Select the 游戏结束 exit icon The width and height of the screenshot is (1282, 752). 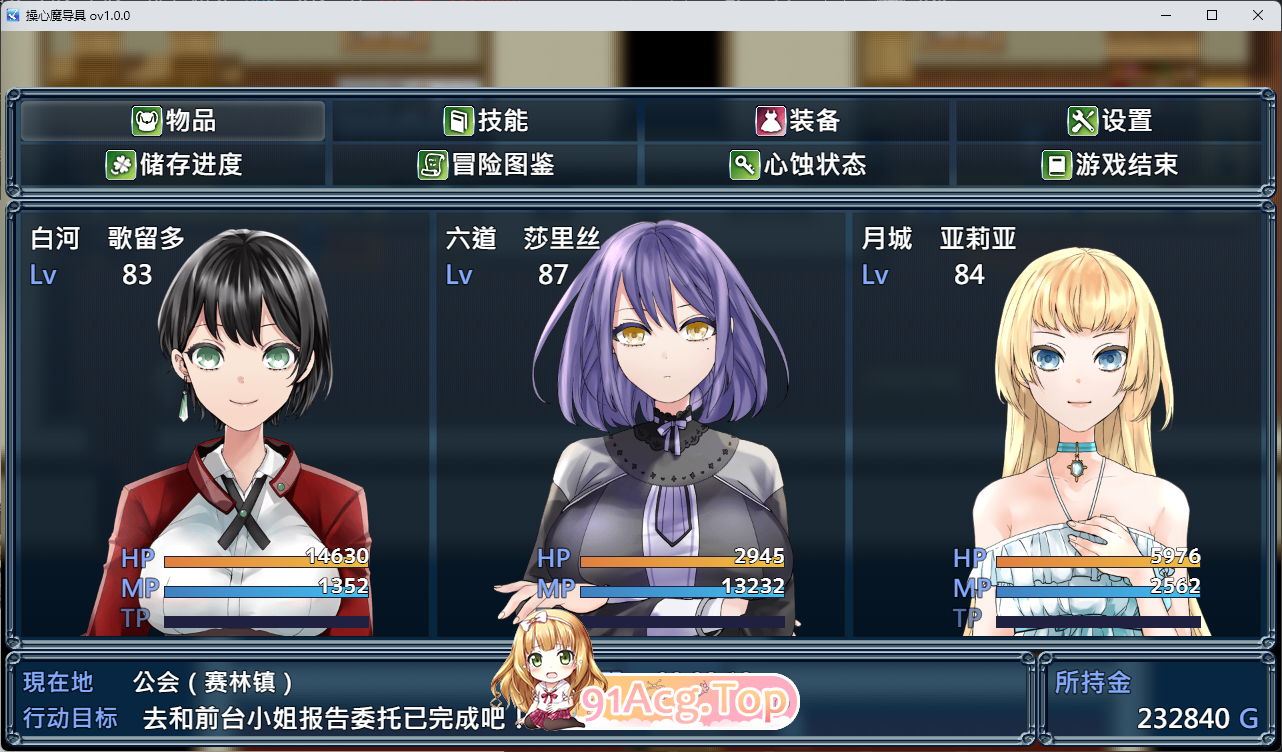pos(1059,164)
